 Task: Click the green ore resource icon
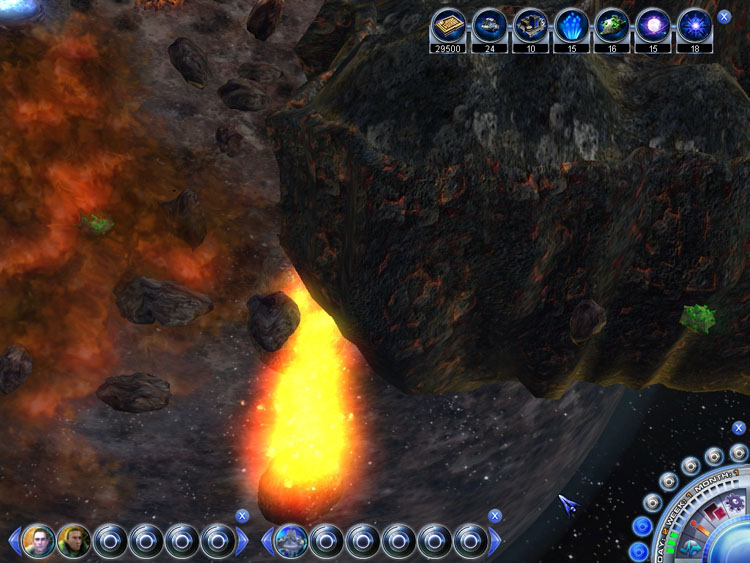(x=612, y=24)
